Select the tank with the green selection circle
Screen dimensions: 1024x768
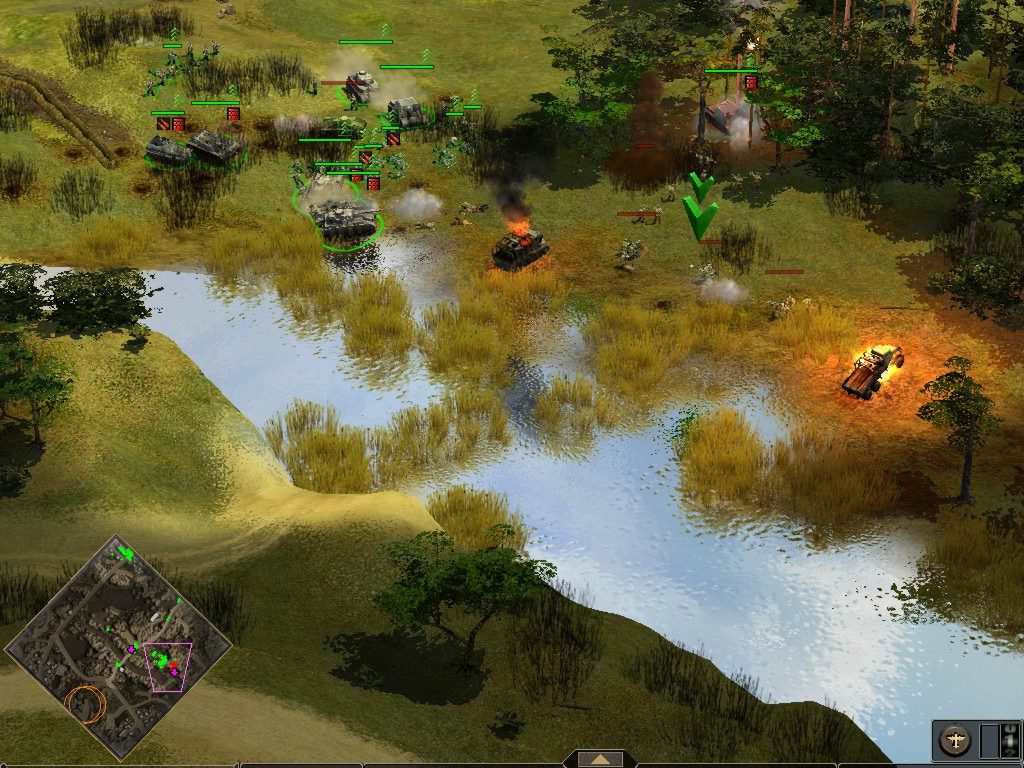(343, 218)
